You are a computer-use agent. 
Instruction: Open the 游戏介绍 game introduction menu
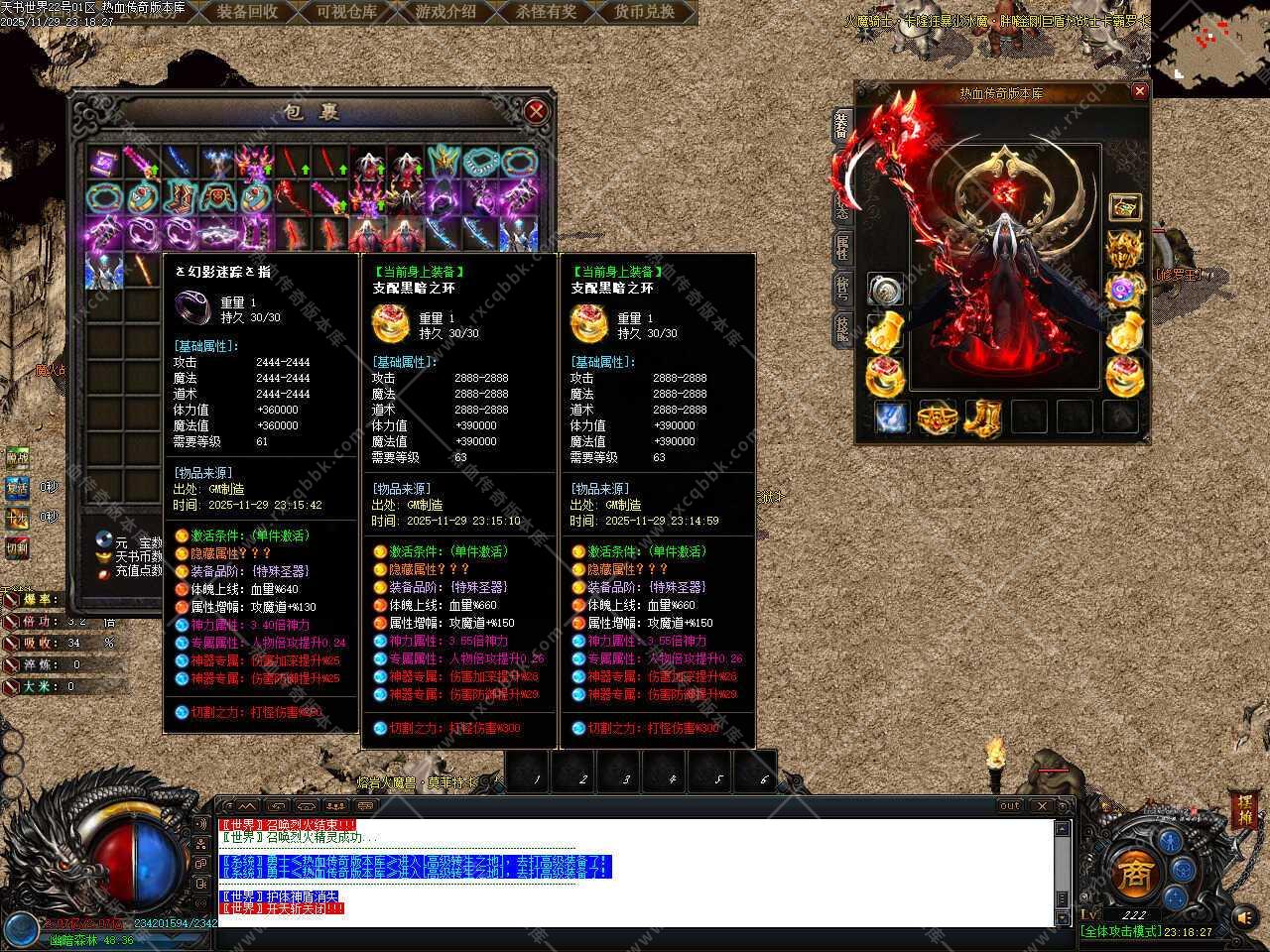(x=445, y=12)
